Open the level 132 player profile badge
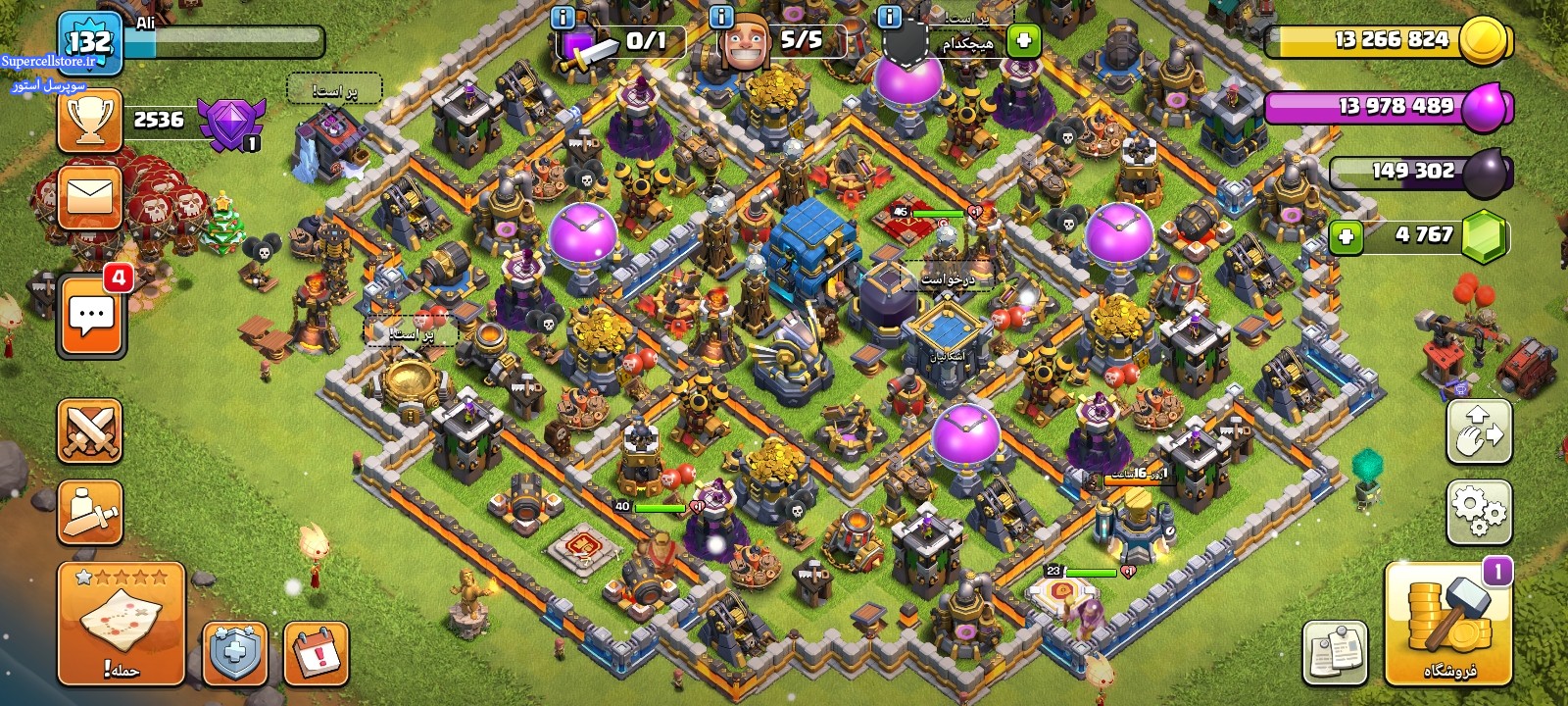Screen dimensions: 1568x706 [x=89, y=42]
